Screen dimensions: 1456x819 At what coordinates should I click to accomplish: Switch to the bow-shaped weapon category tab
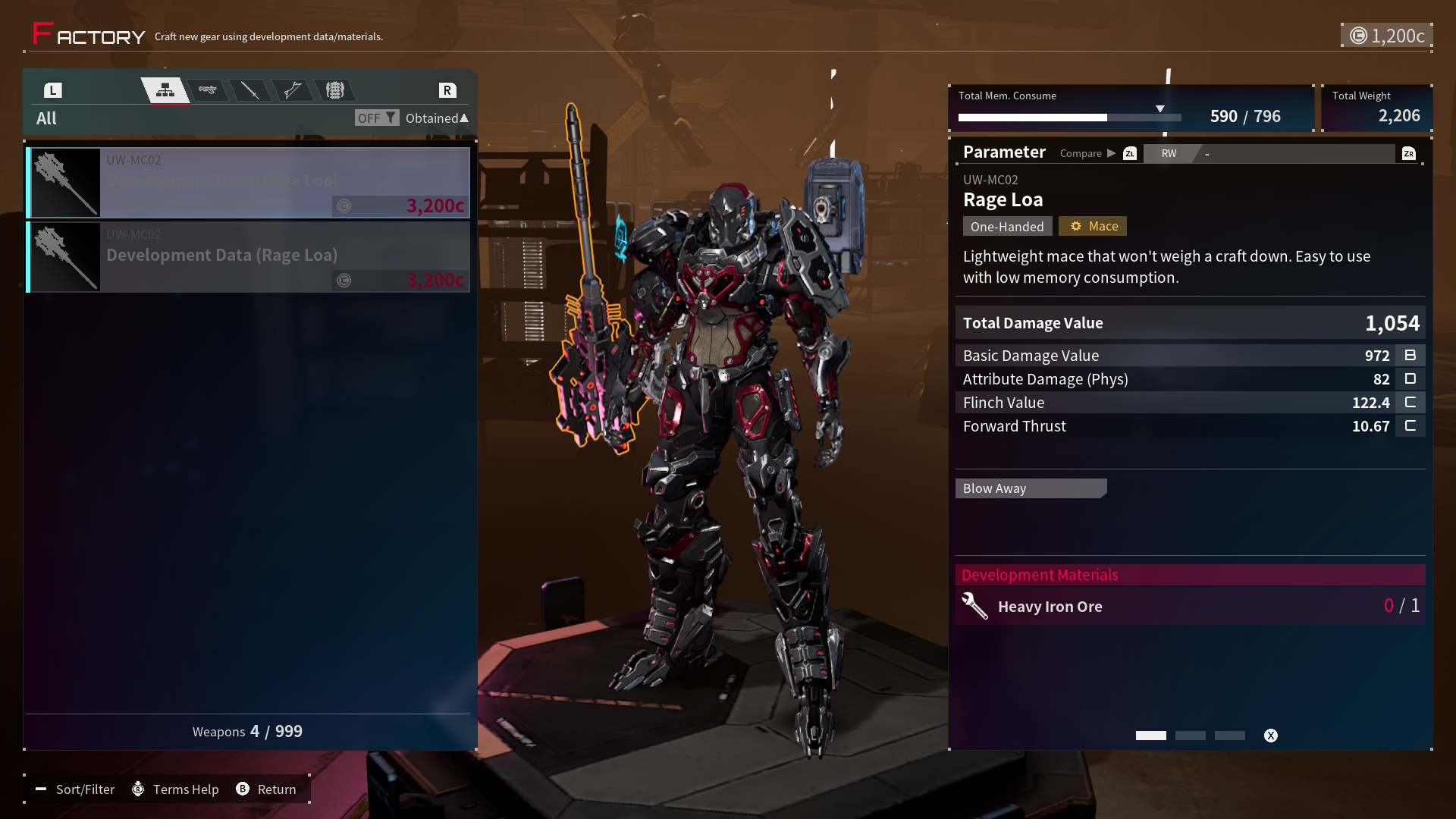[293, 91]
